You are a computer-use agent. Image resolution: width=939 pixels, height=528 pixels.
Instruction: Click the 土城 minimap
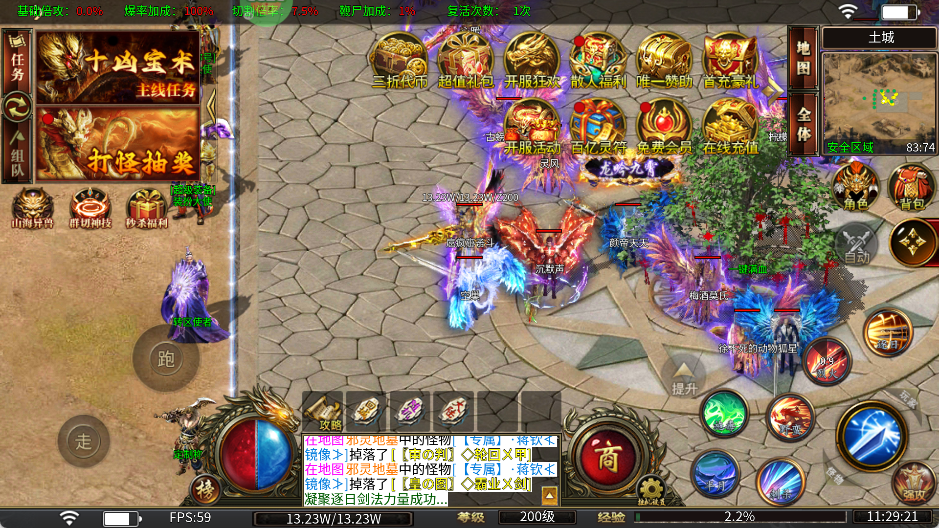[879, 98]
